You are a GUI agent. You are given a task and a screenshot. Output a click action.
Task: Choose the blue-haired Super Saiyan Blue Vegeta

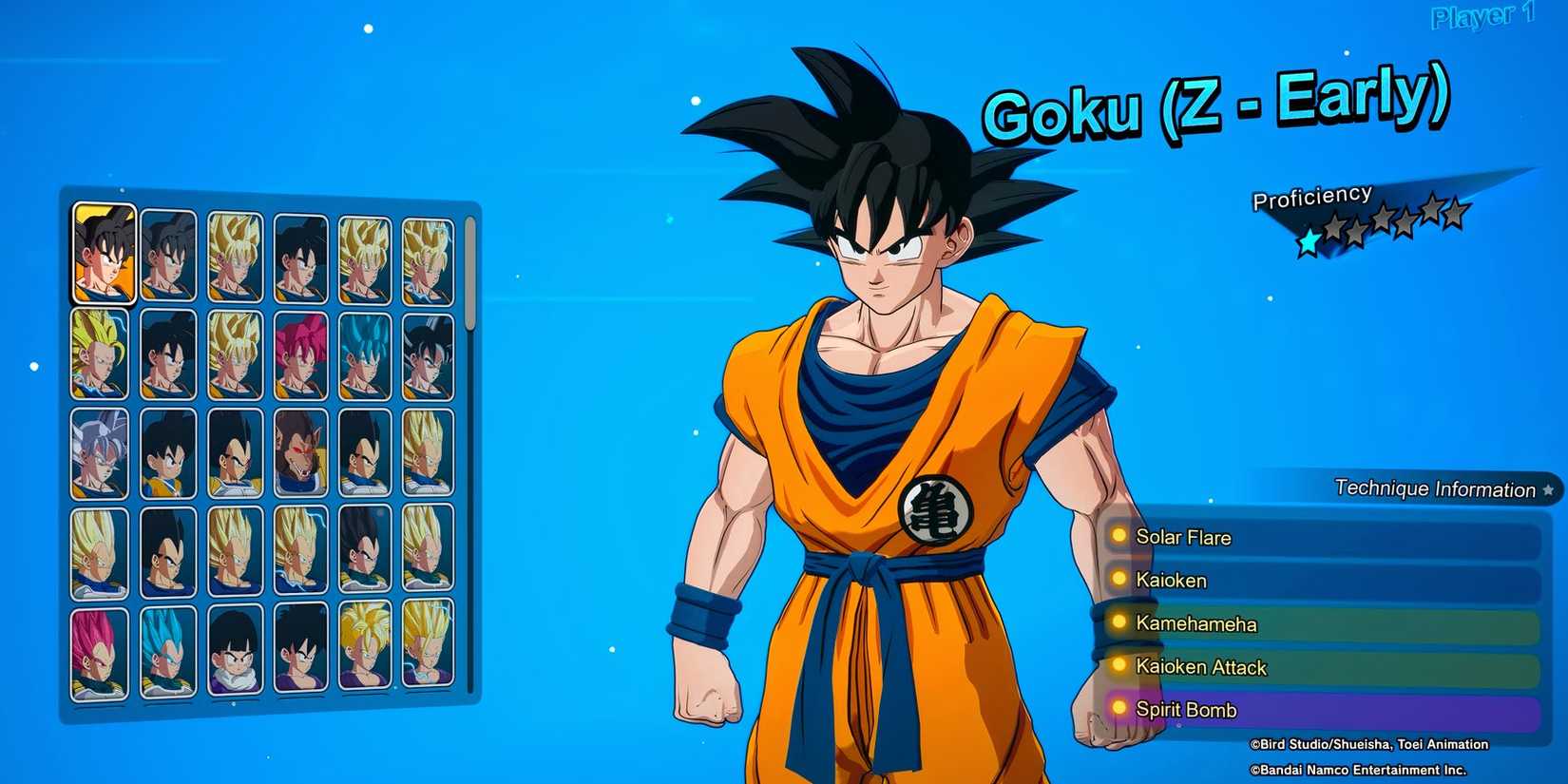[168, 652]
